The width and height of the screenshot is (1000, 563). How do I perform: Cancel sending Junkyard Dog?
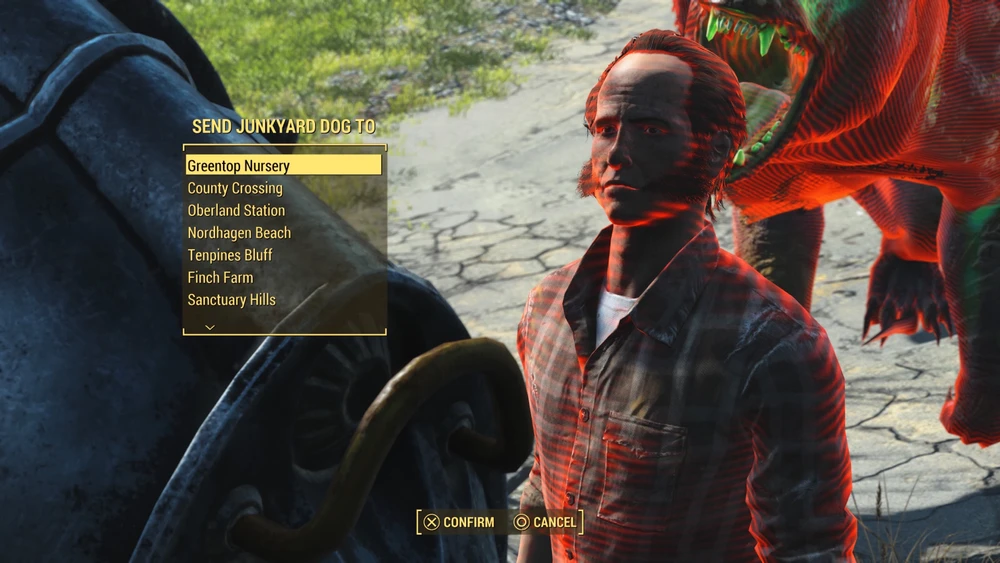pos(545,522)
